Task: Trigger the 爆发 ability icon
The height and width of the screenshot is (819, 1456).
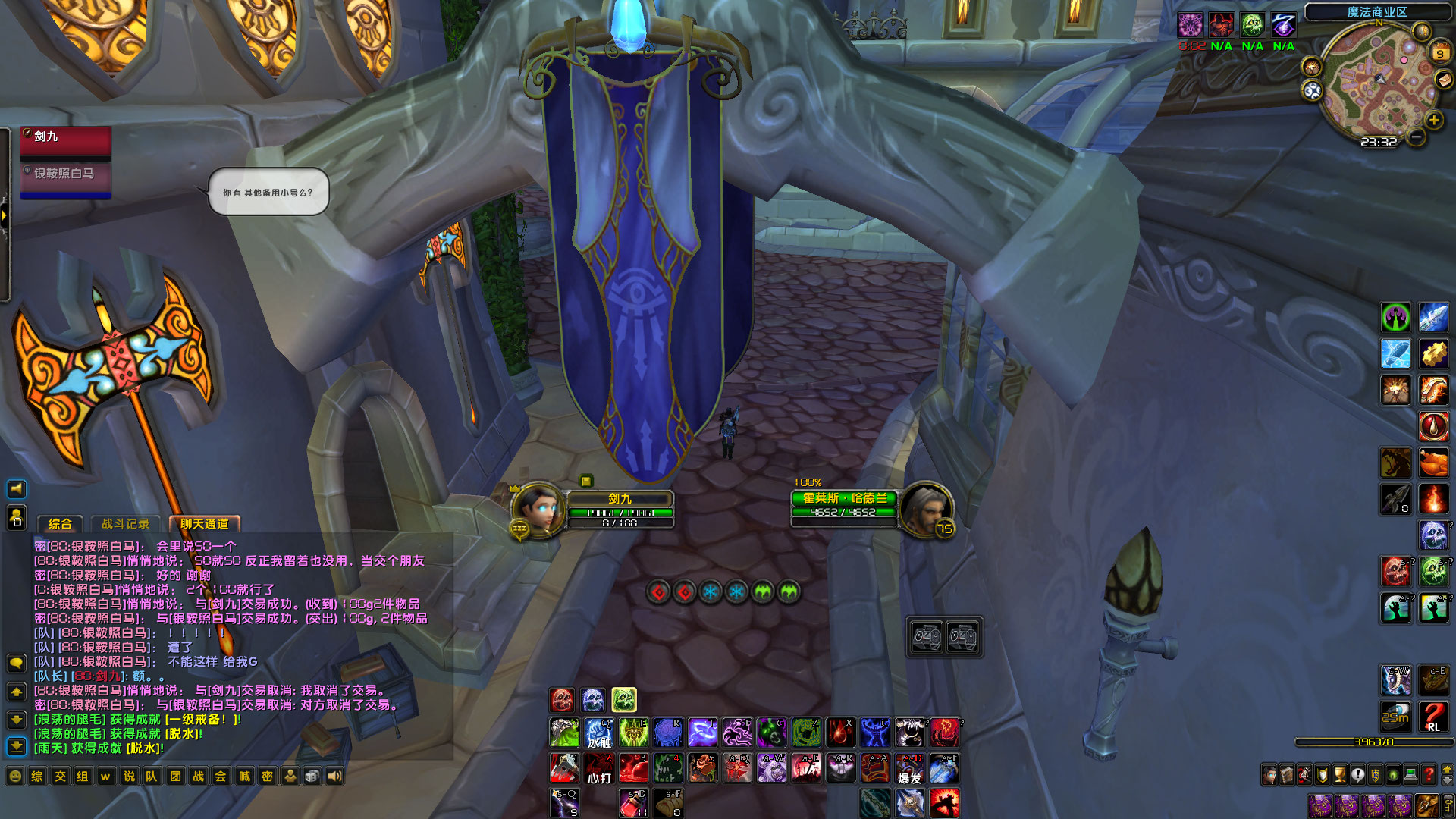Action: point(909,768)
